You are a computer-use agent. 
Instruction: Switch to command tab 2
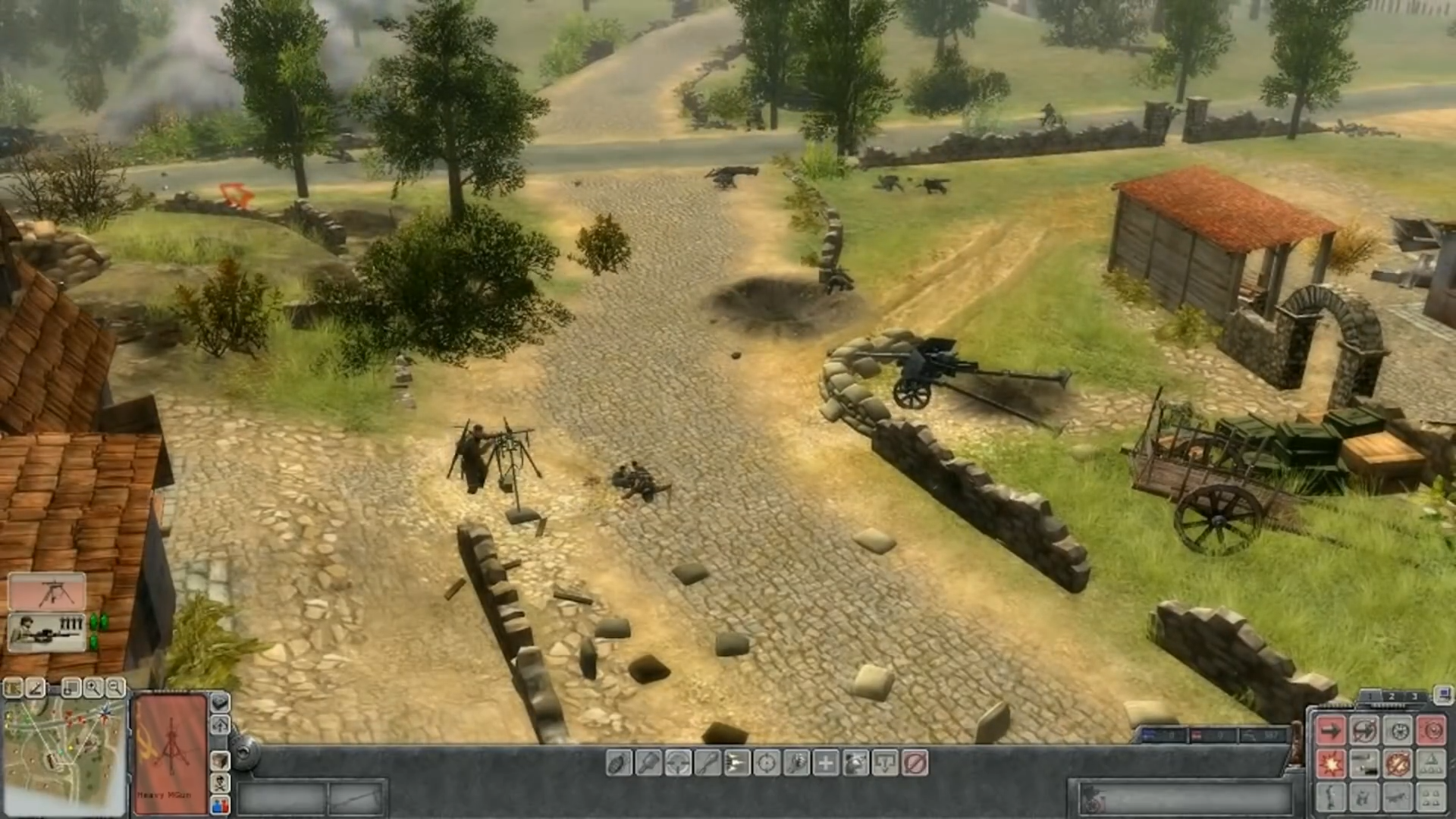[x=1391, y=696]
